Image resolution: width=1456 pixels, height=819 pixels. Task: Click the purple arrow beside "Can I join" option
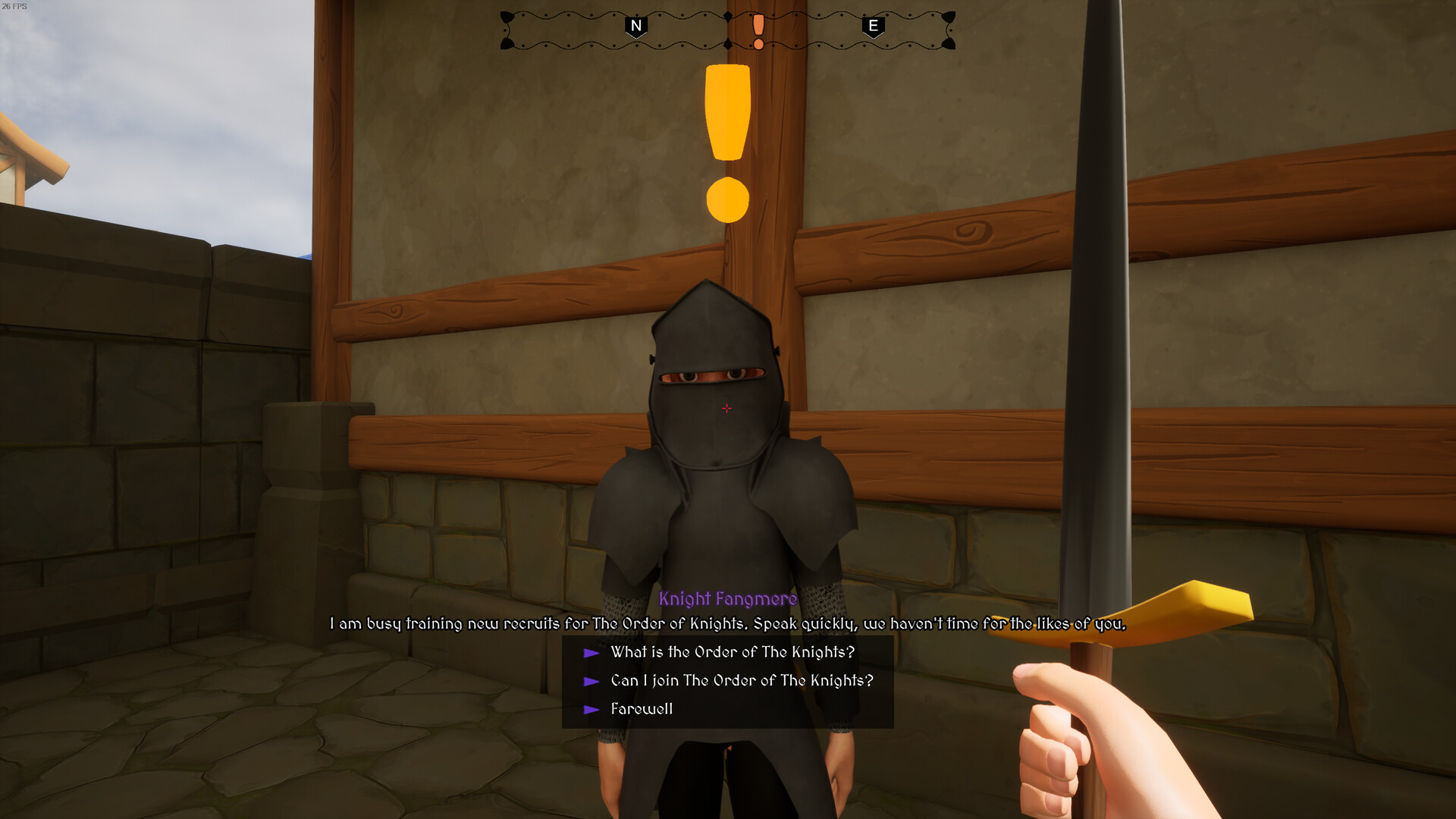tap(591, 680)
